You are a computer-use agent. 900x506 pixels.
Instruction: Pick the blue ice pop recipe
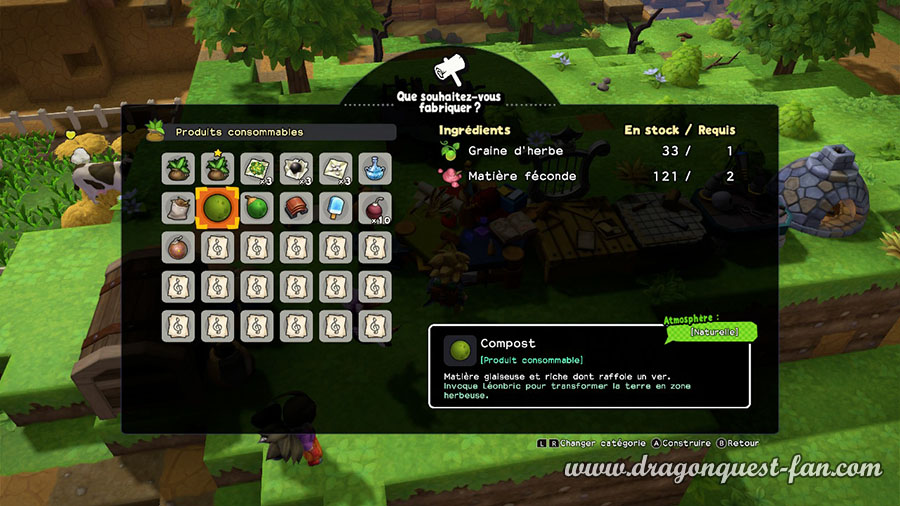coord(335,208)
